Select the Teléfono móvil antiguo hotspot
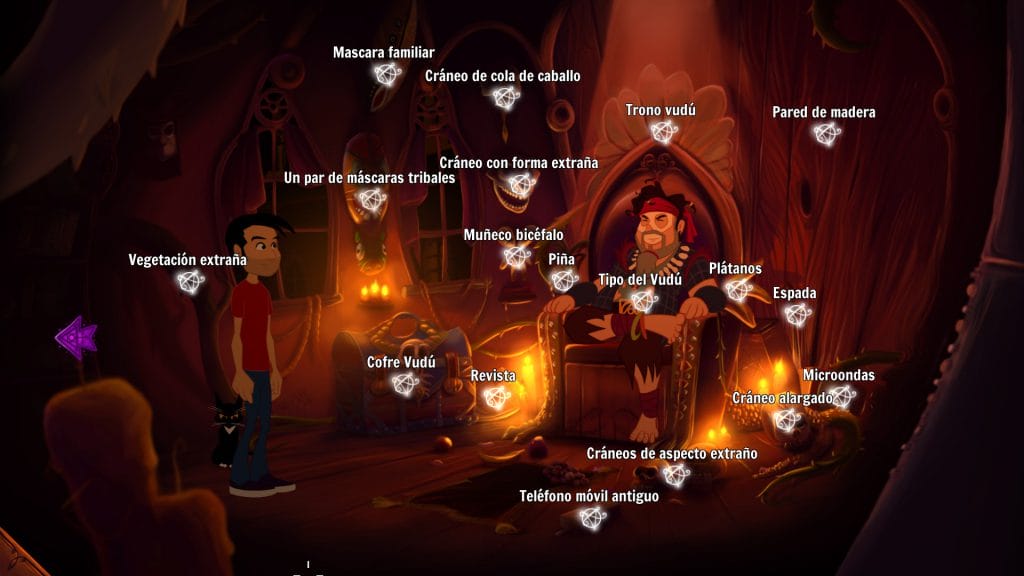Screen dimensions: 1024x576 click(x=592, y=517)
